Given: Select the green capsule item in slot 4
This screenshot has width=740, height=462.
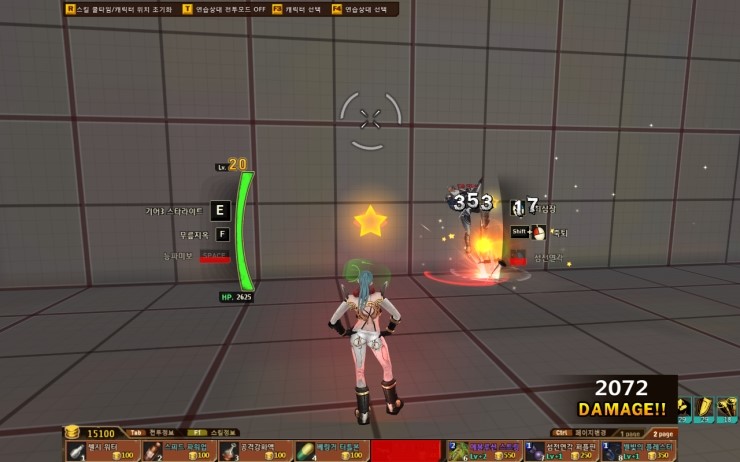Looking at the screenshot, I should [332, 450].
